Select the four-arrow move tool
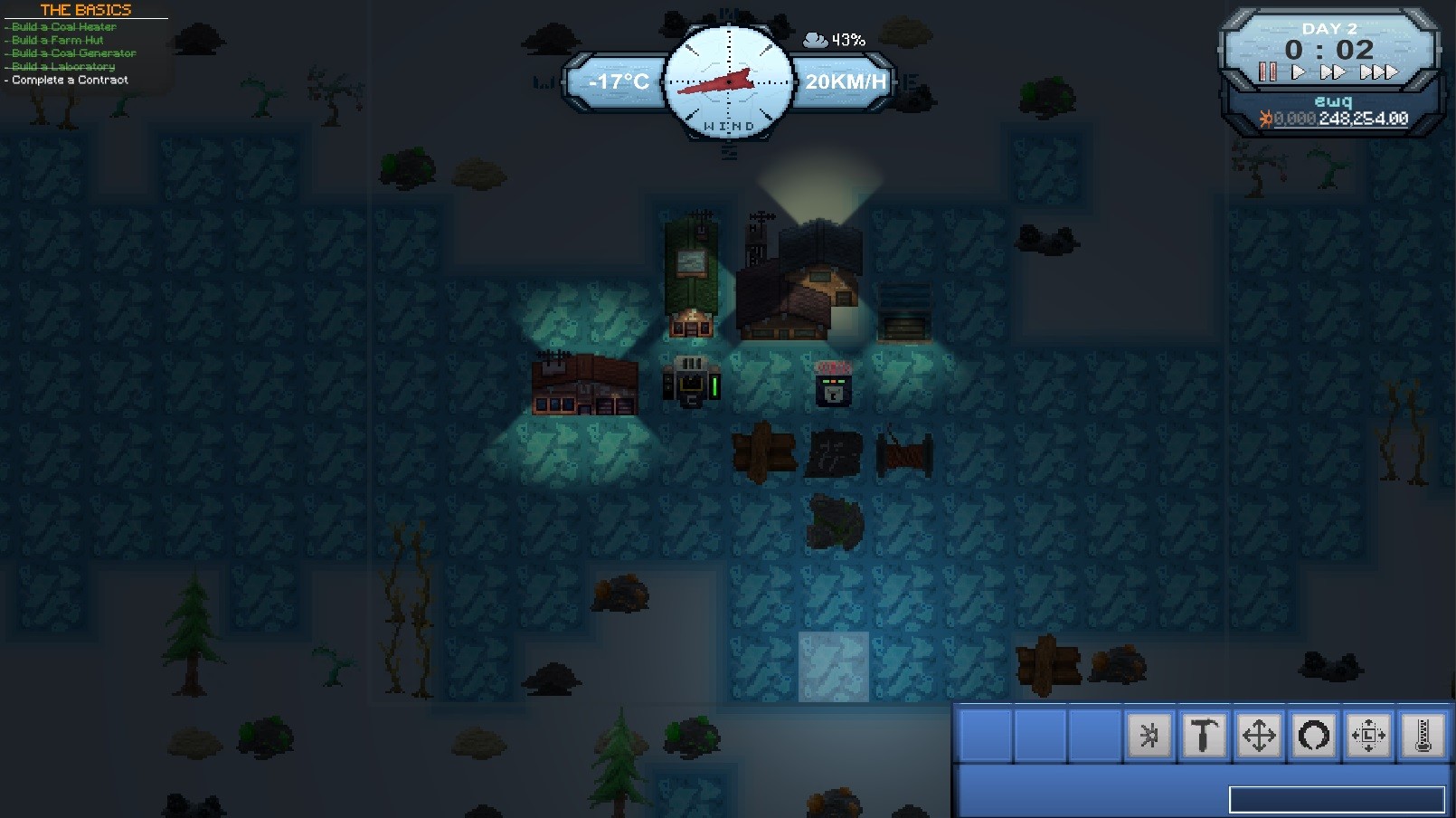Screen dimensions: 1456x818 pos(1257,736)
